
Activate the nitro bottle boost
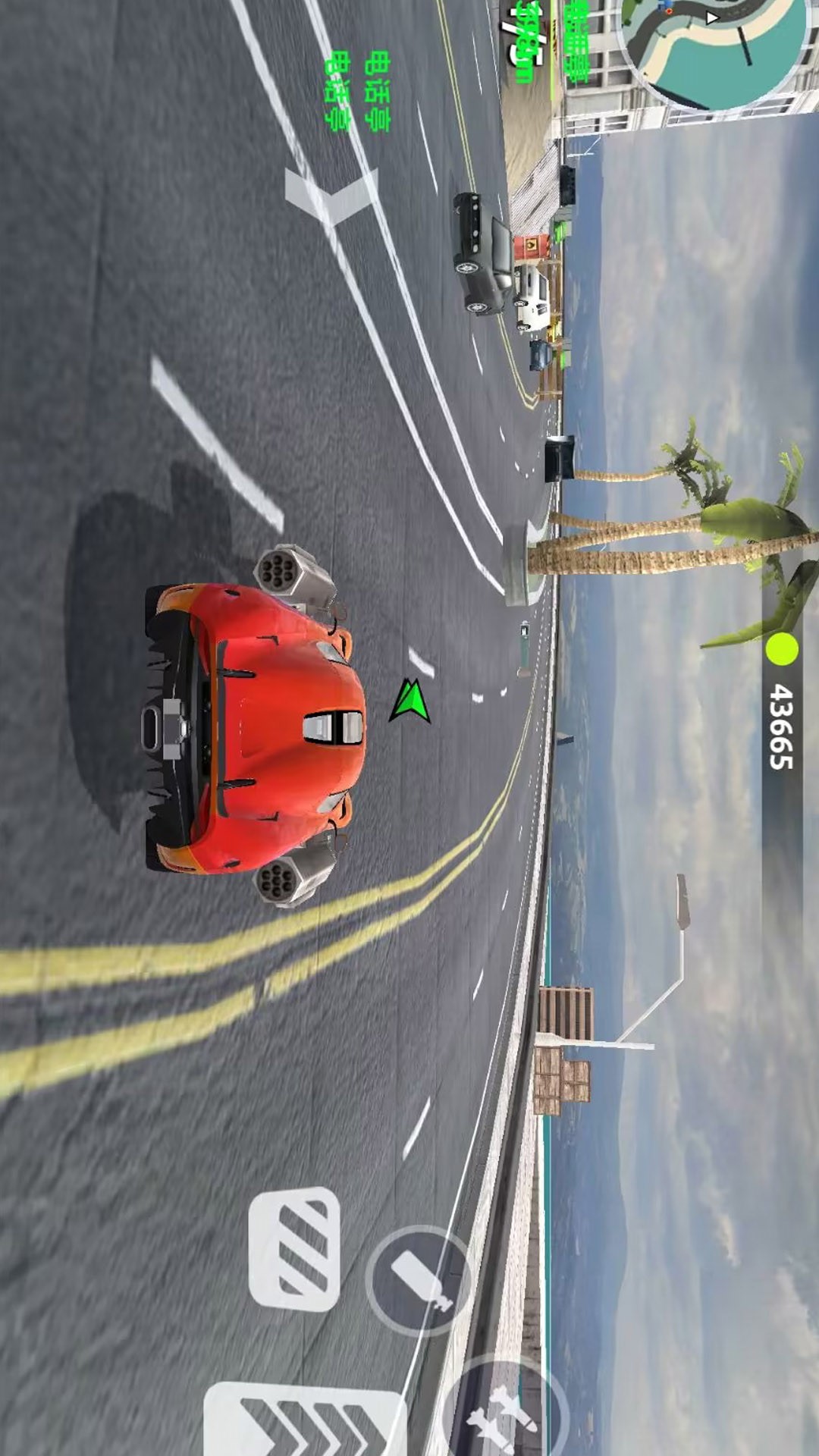(419, 1280)
